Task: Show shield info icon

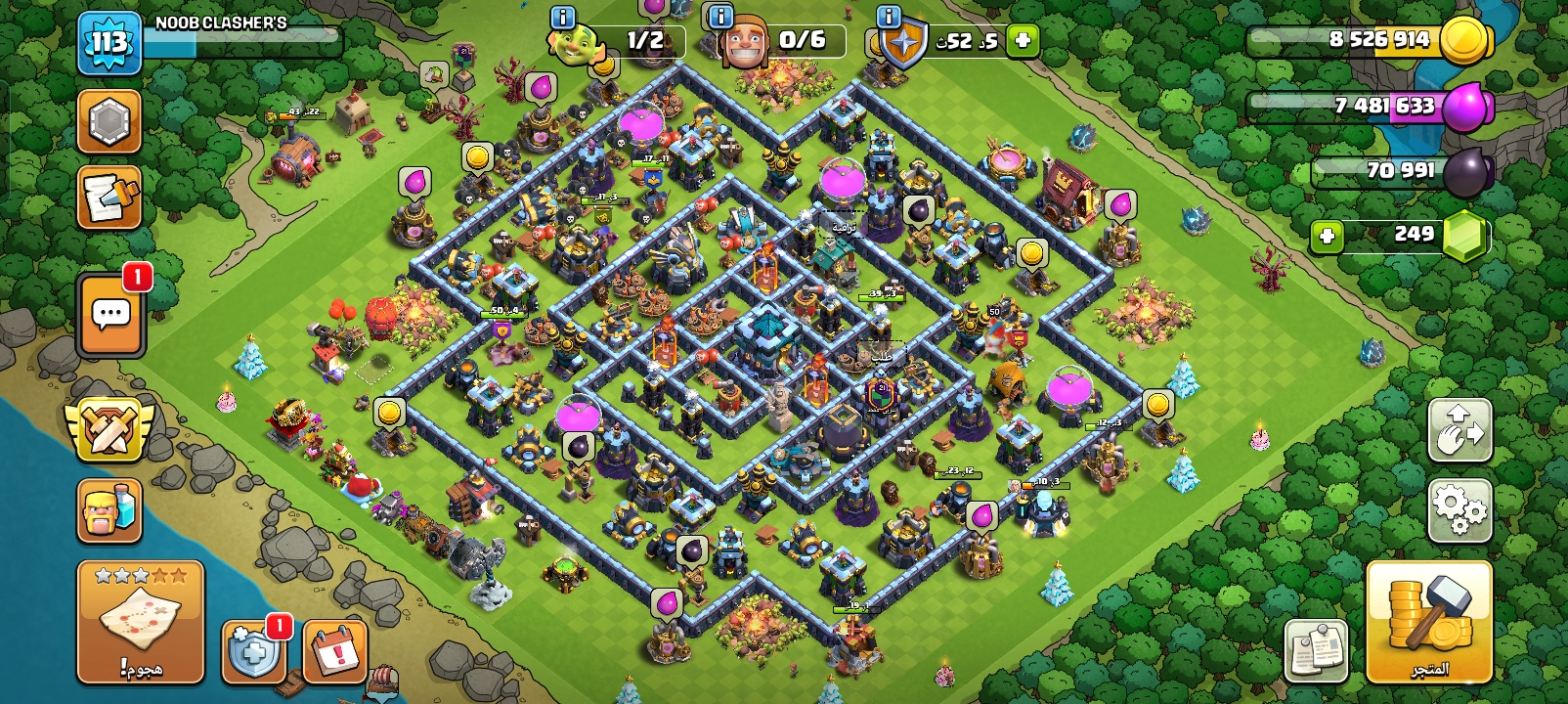Action: pos(889,17)
